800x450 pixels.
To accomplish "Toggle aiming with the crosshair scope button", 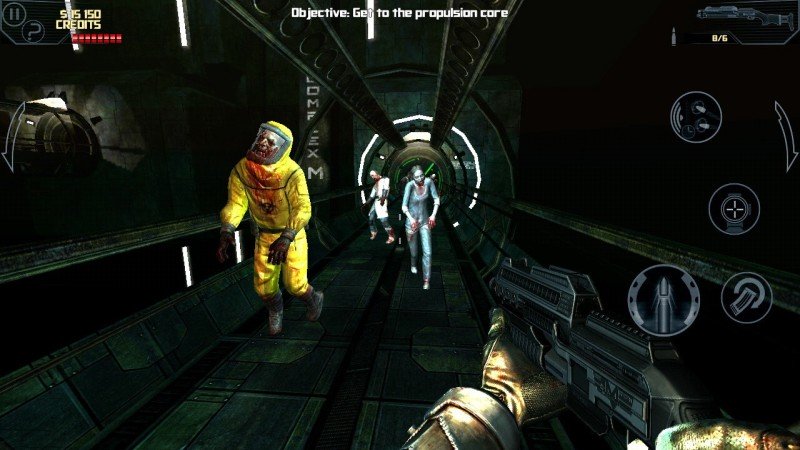I will tap(733, 210).
